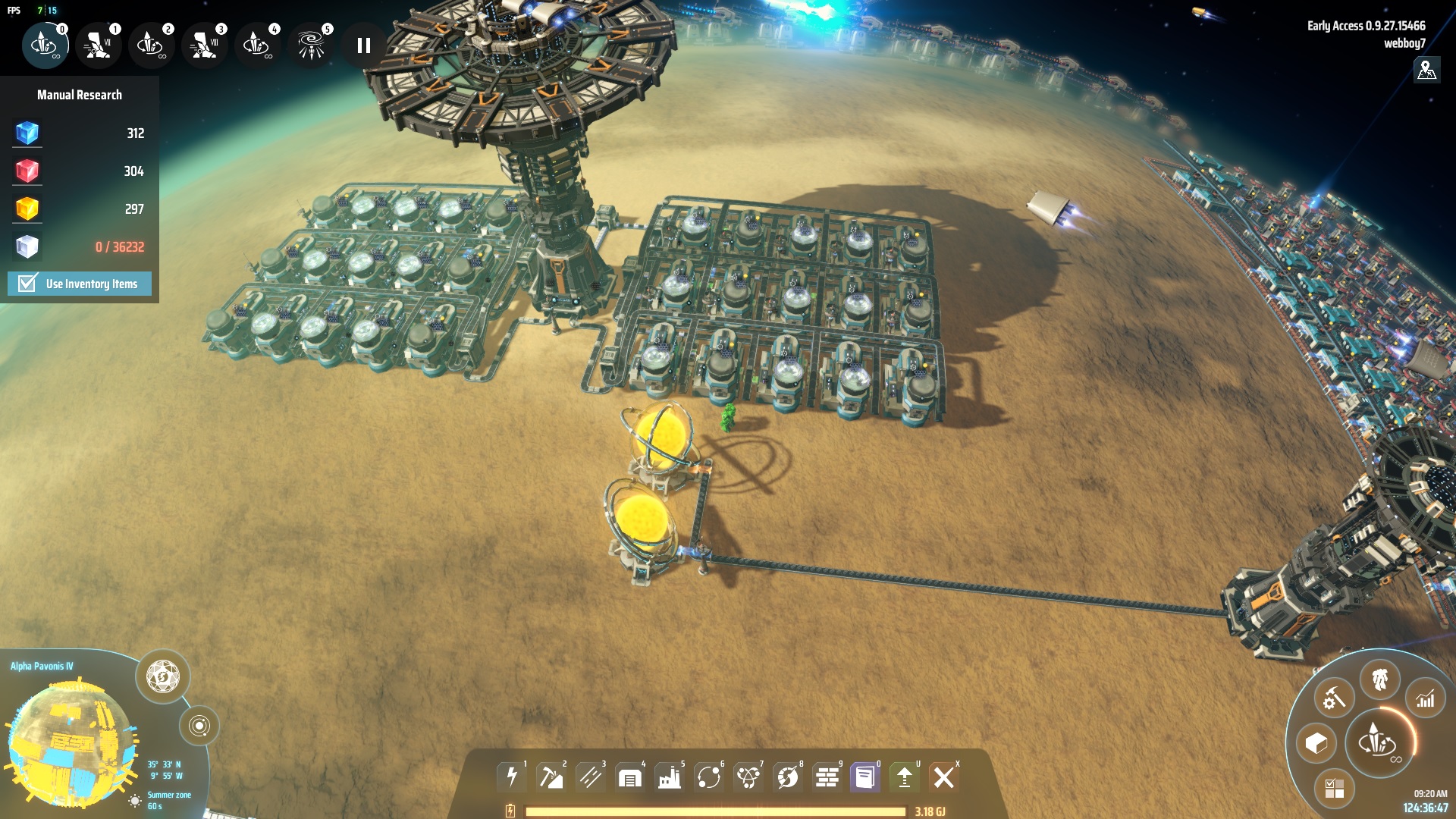Open the blueprint book button

point(865,777)
